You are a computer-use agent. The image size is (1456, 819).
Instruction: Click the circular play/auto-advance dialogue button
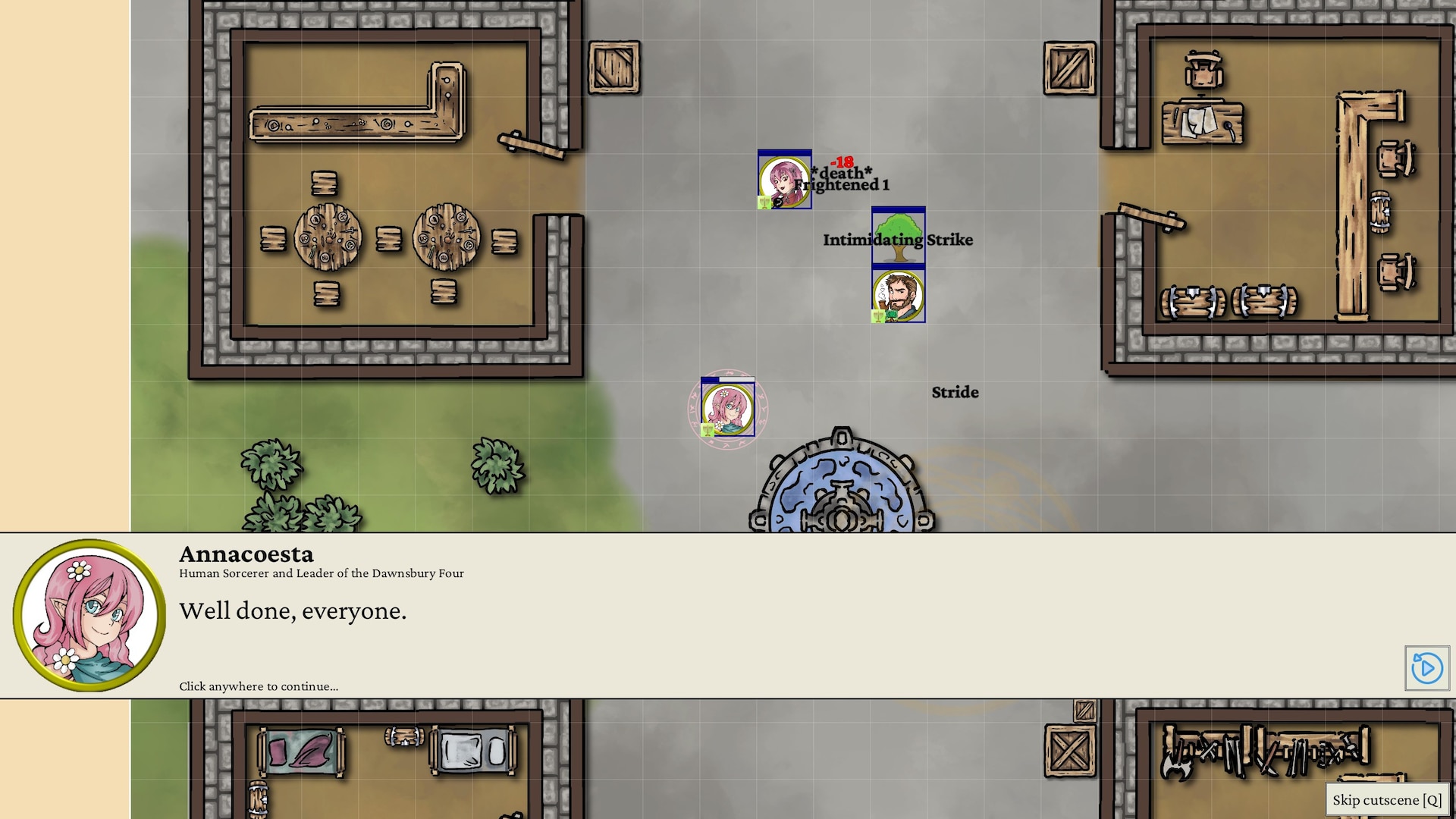(x=1426, y=668)
